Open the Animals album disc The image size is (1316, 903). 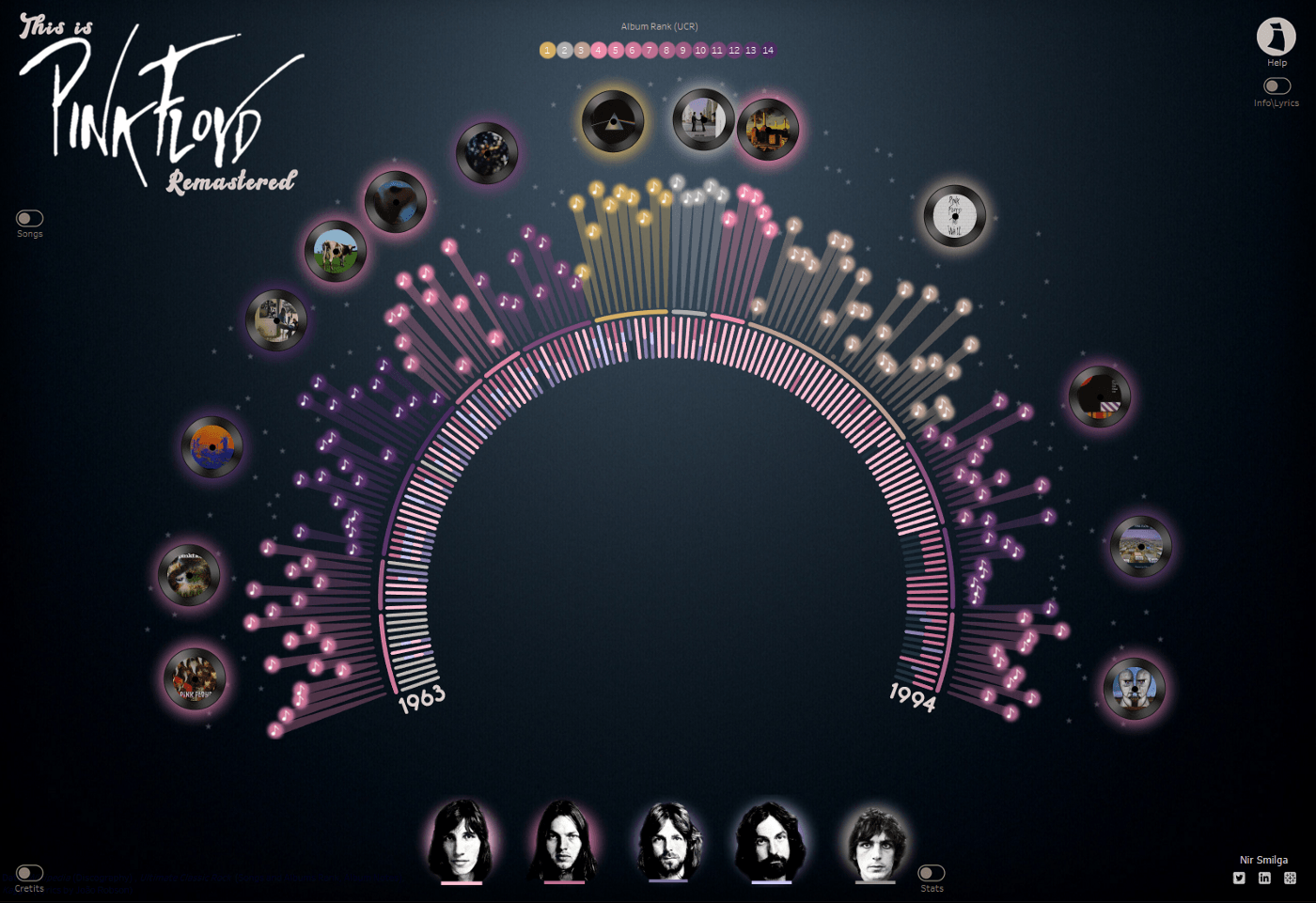767,130
